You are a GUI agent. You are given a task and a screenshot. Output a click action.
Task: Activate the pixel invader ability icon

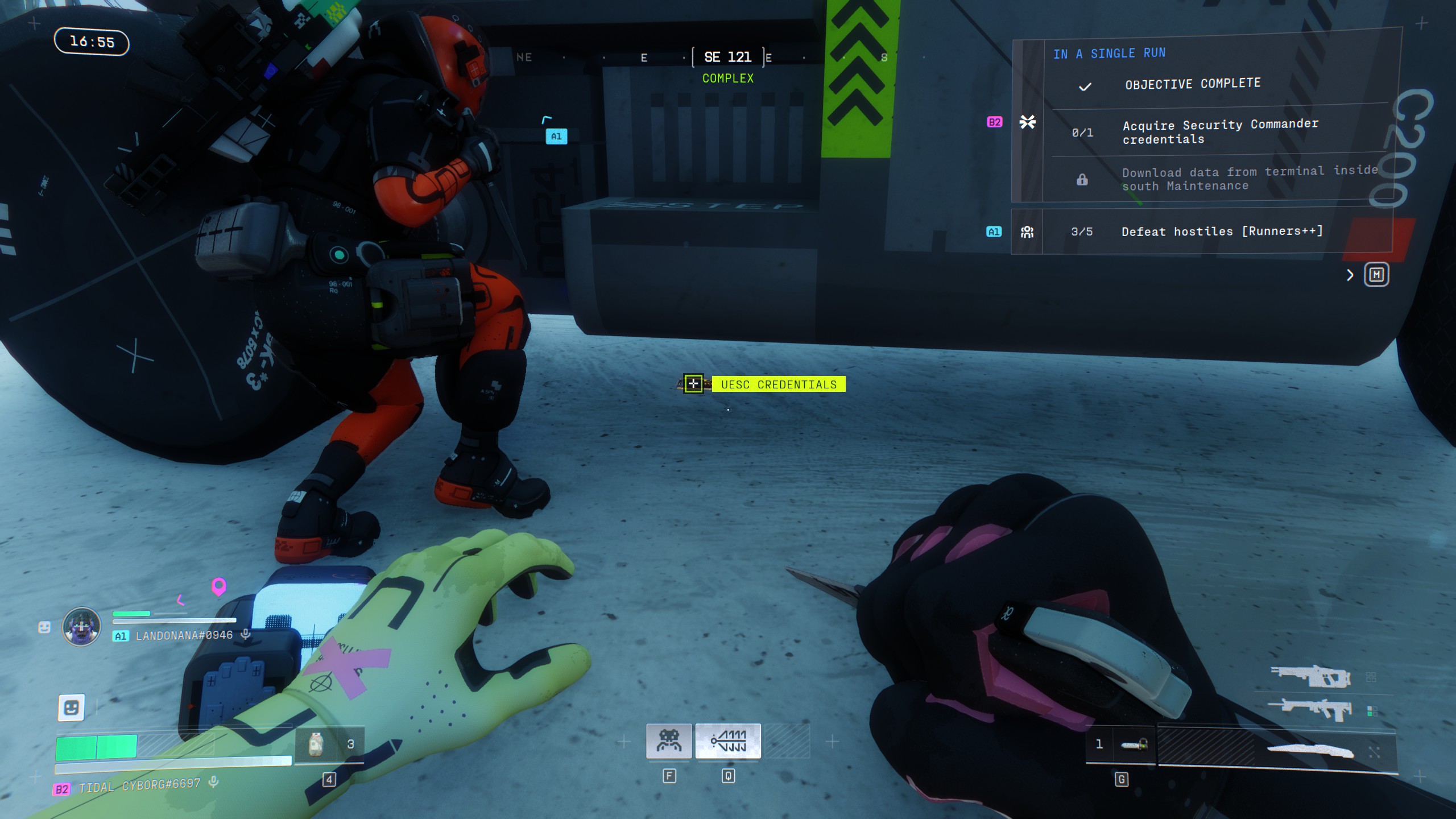pyautogui.click(x=669, y=741)
